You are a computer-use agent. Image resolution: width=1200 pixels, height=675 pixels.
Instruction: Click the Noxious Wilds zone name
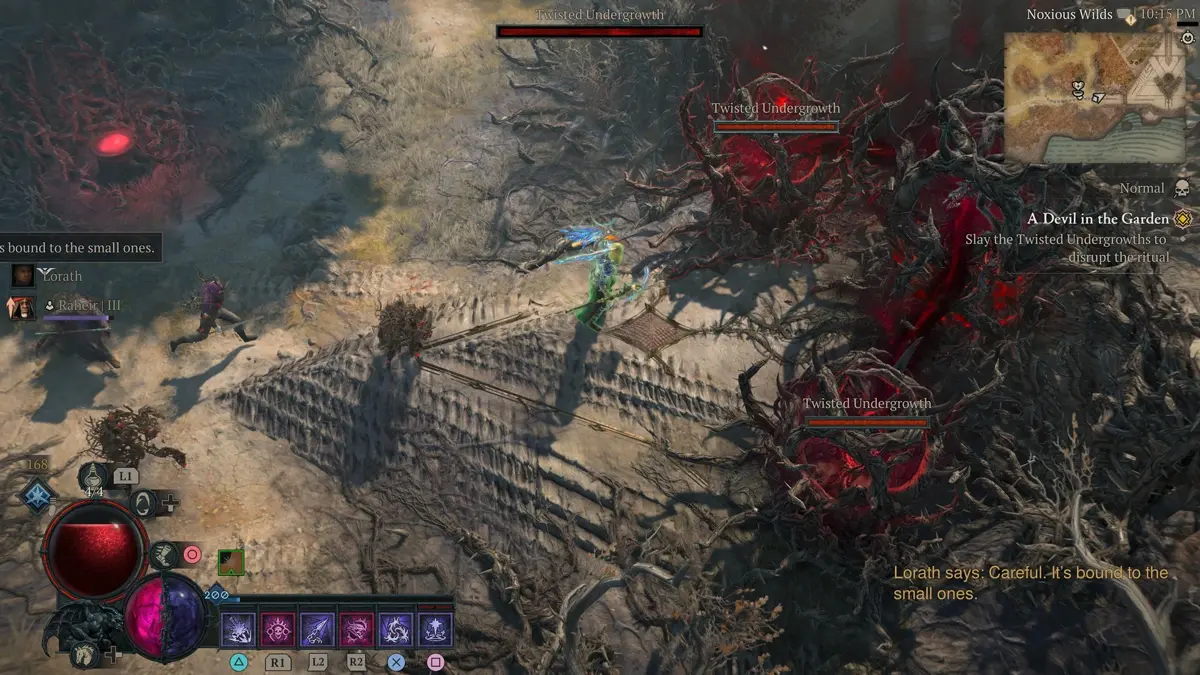coord(1069,15)
